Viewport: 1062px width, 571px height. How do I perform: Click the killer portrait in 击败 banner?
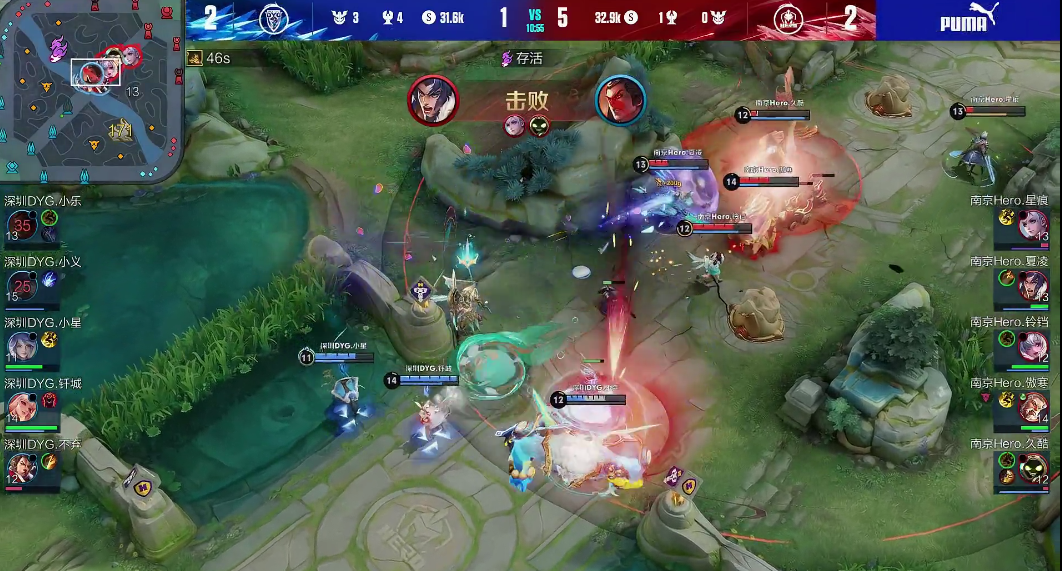[433, 100]
